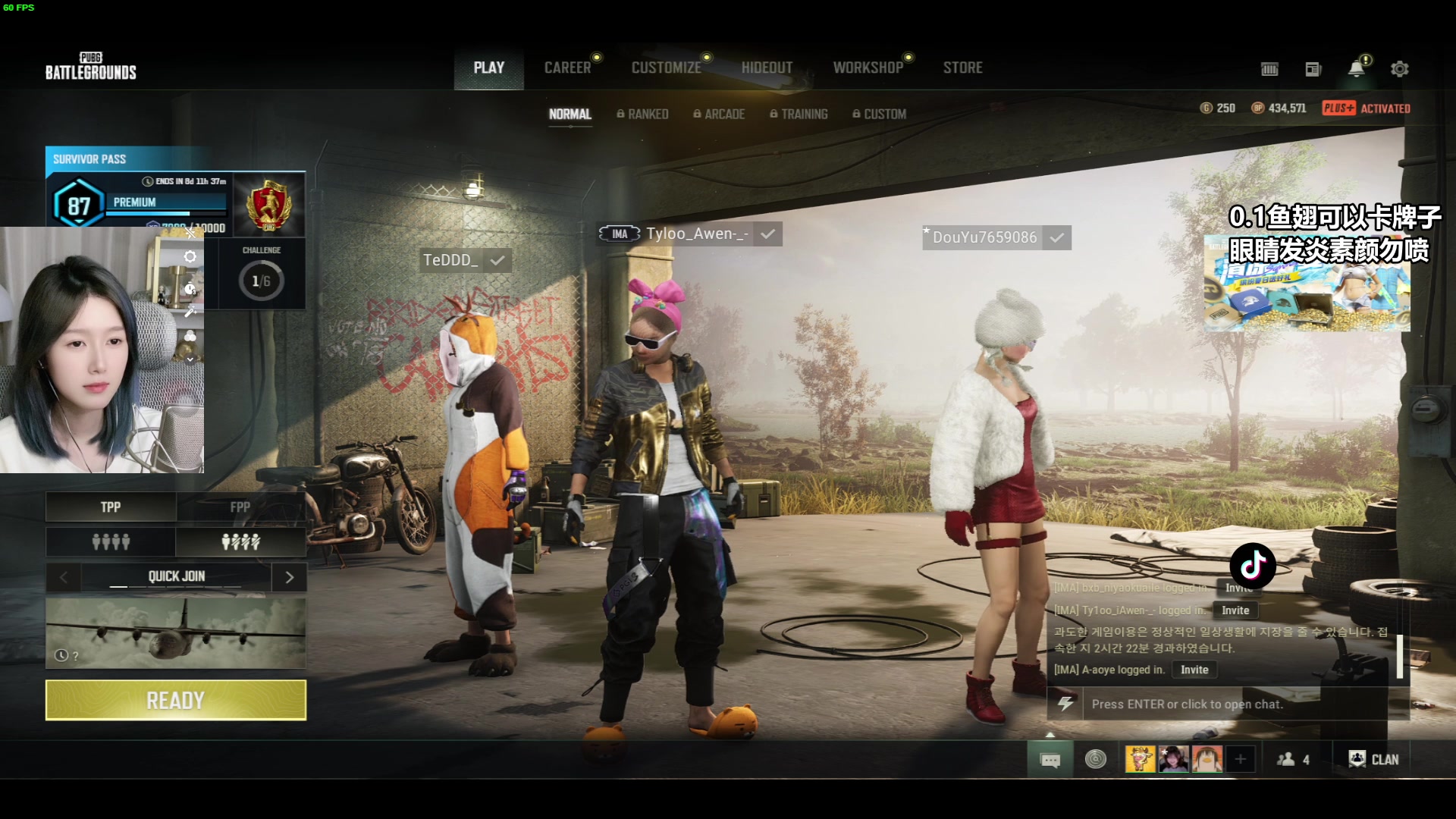Switch to TRAINING mode
This screenshot has width=1456, height=819.
tap(799, 115)
